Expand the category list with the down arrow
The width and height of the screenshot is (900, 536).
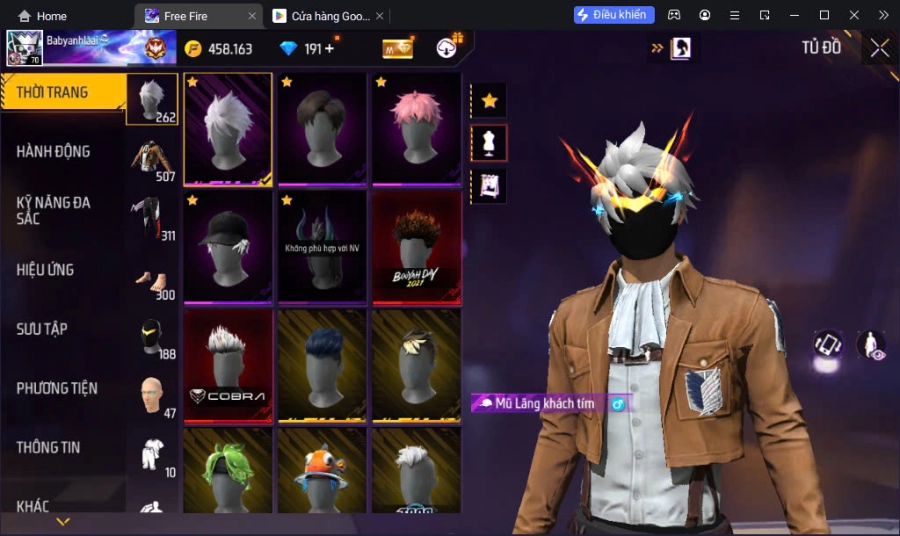(63, 522)
